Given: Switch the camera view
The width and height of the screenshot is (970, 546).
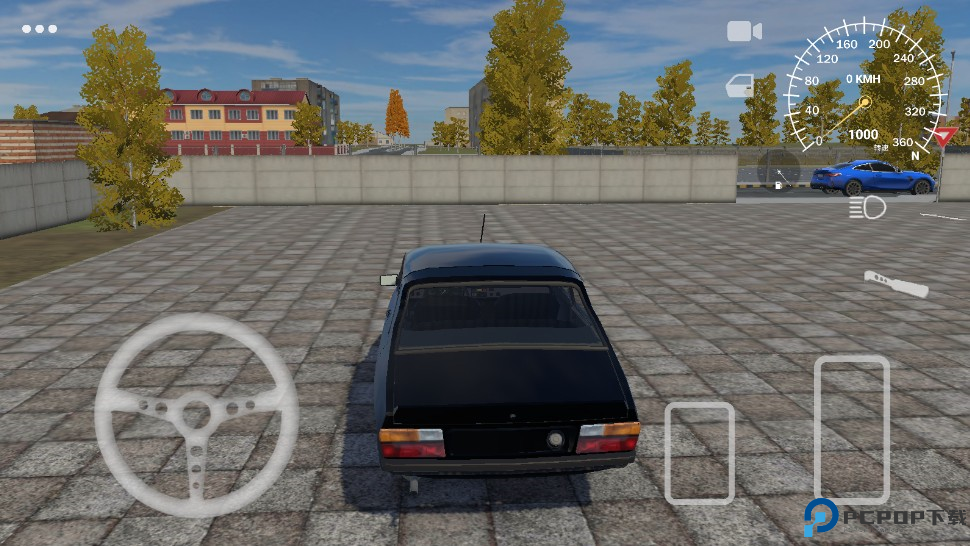Looking at the screenshot, I should coord(744,31).
